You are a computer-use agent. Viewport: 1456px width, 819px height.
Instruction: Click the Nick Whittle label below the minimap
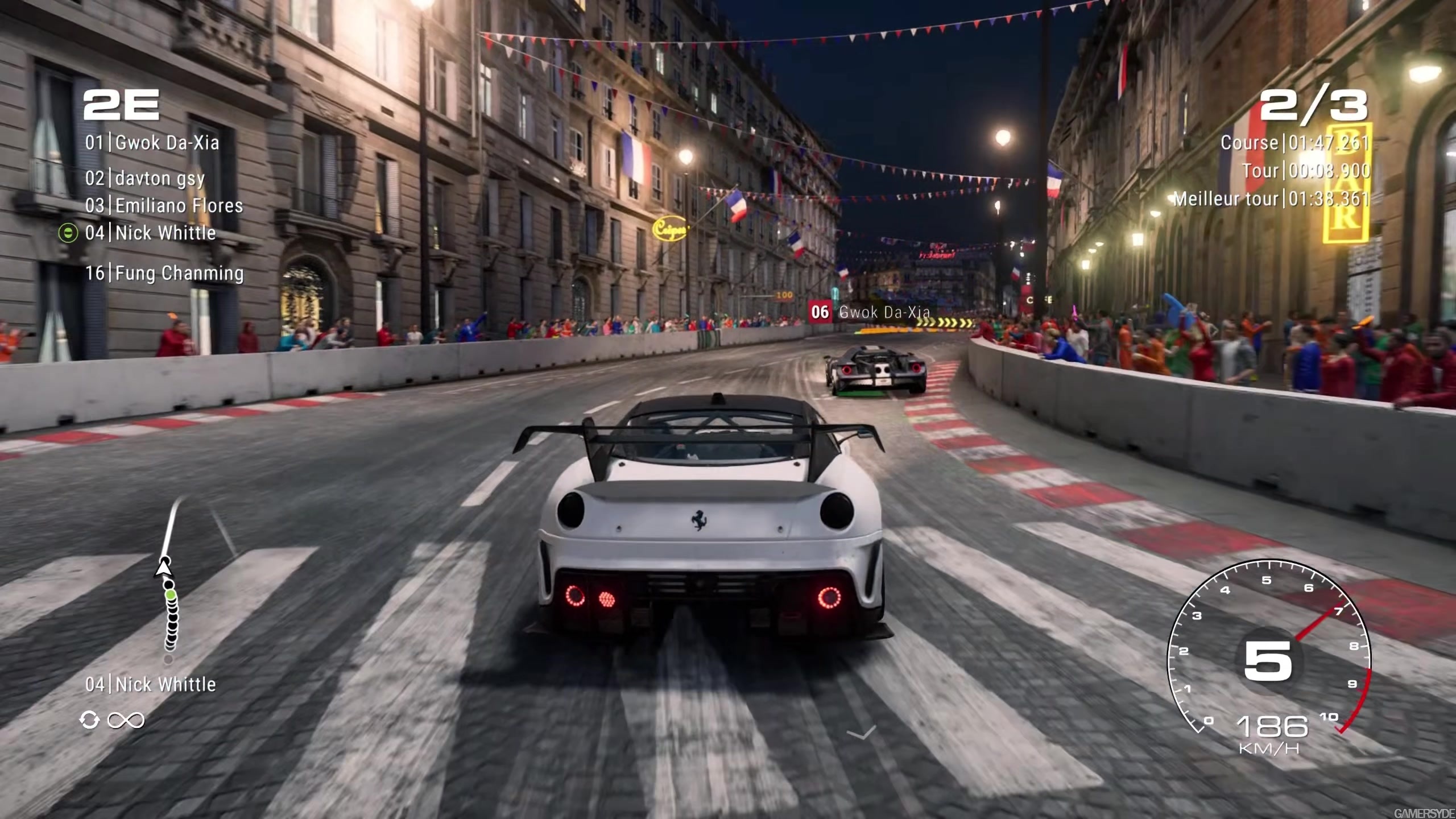151,684
